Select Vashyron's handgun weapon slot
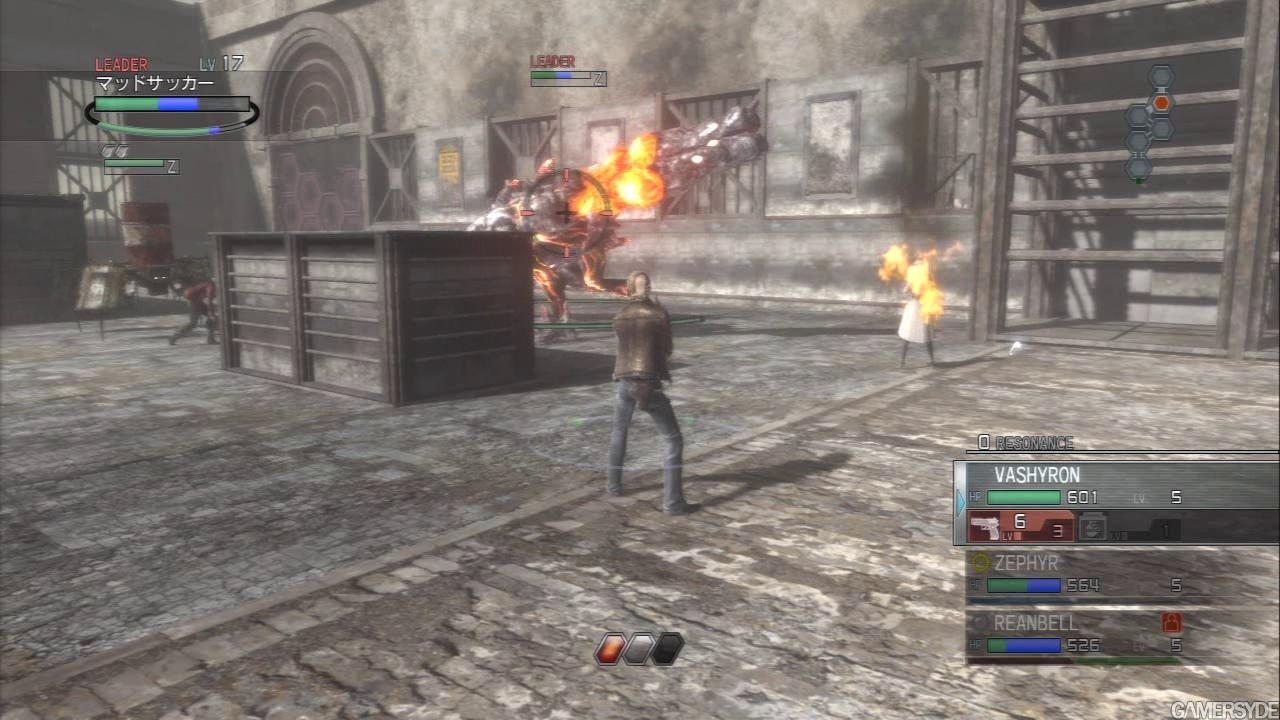The image size is (1280, 720). (1020, 526)
